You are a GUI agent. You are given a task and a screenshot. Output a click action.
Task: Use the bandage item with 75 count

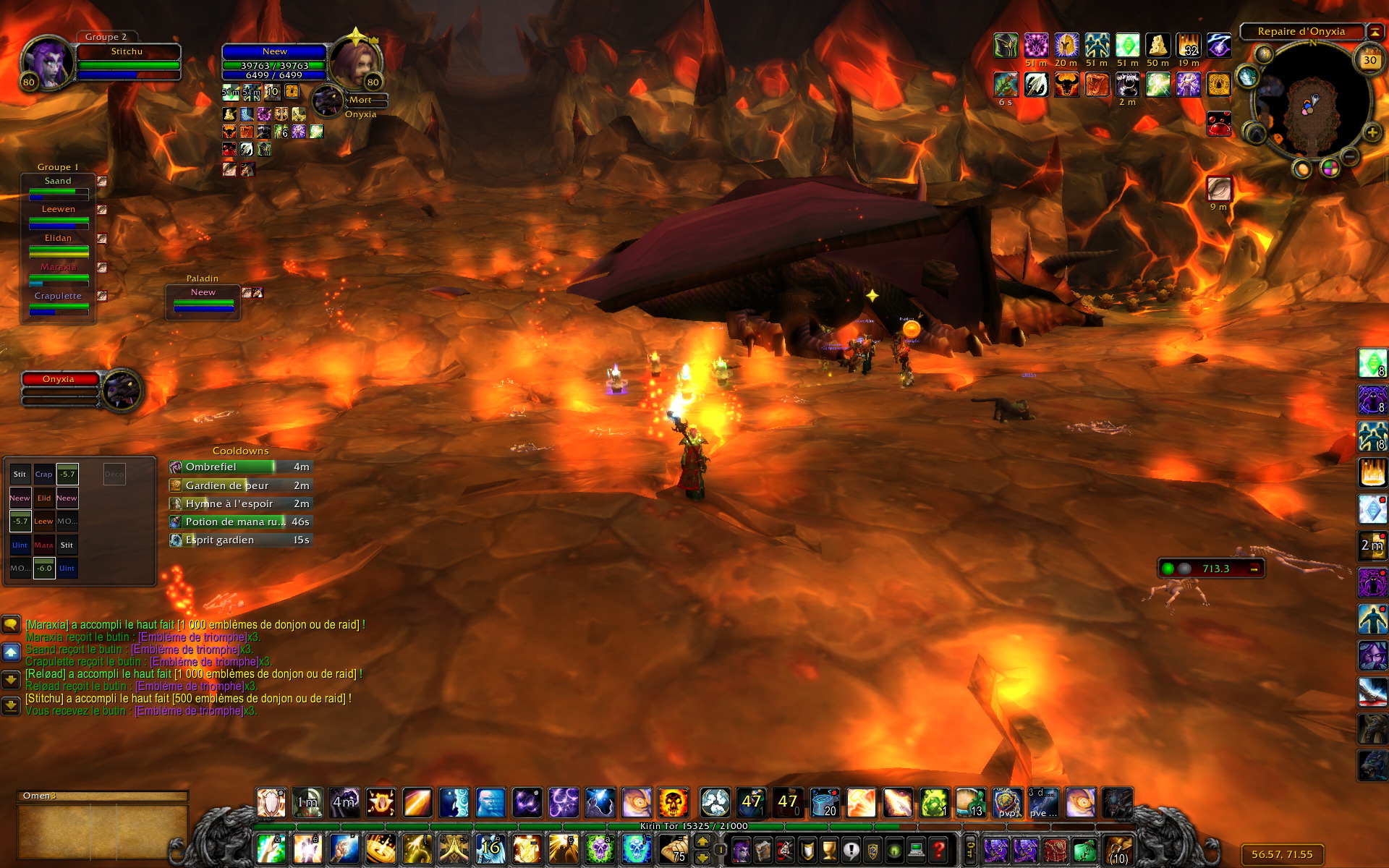click(x=674, y=848)
